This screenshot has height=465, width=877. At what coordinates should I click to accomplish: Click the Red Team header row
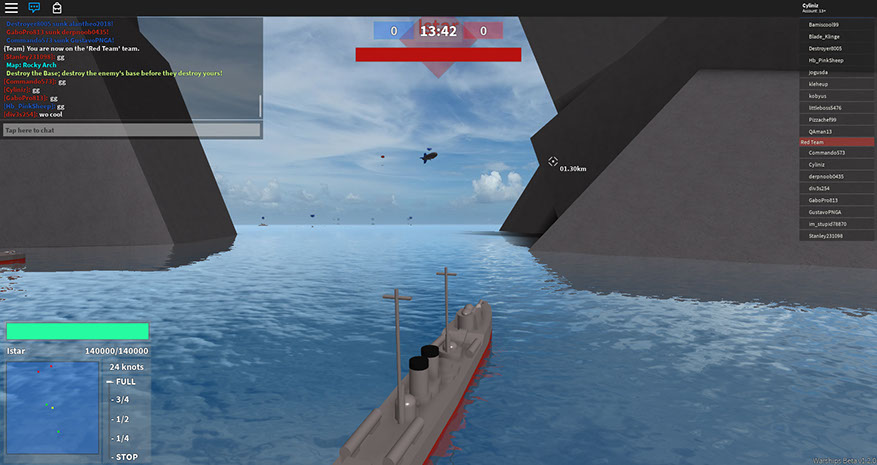[836, 142]
